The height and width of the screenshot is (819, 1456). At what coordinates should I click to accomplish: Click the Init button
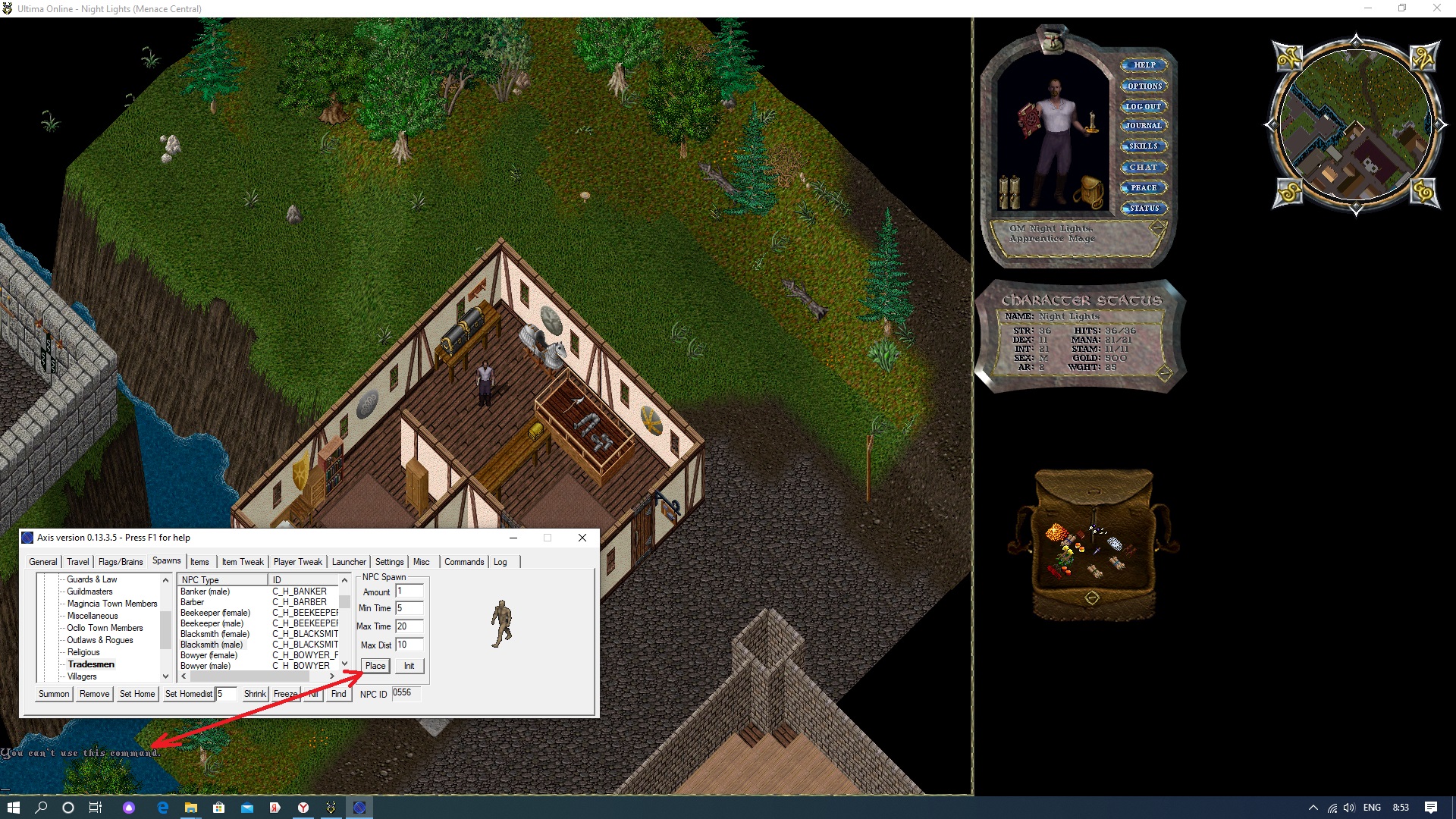(409, 666)
